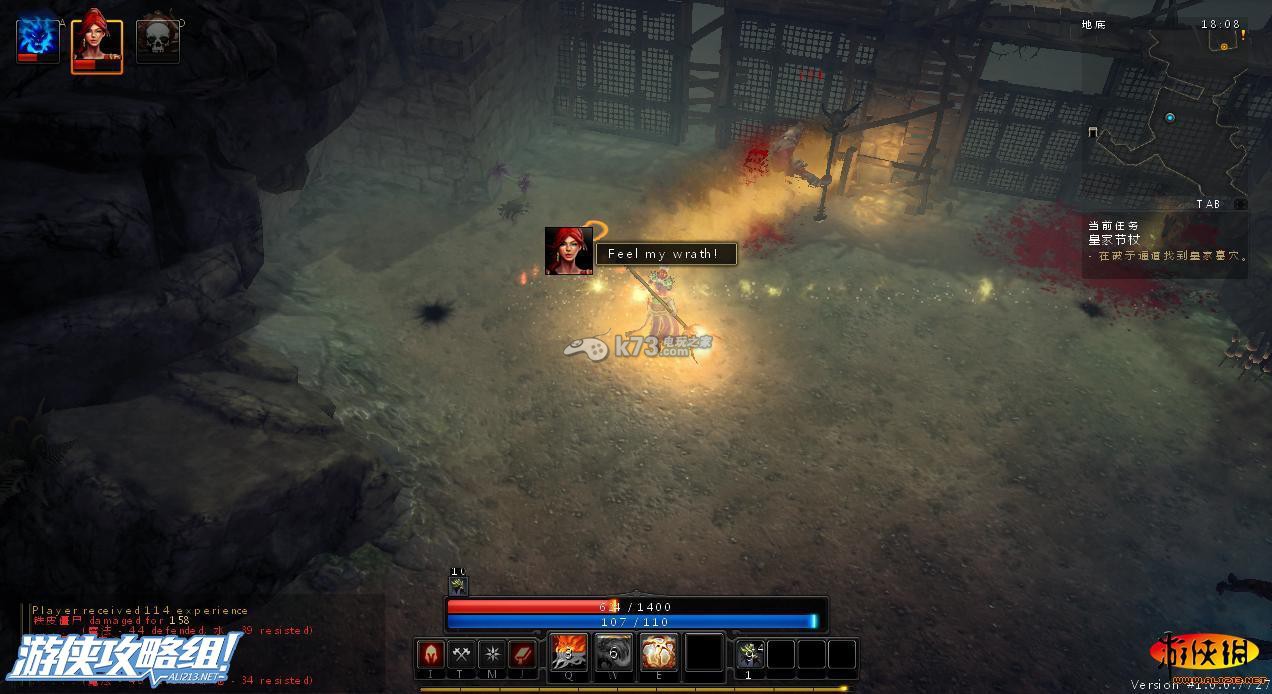Activate the explosion skill on E
Viewport: 1272px width, 694px height.
pyautogui.click(x=659, y=653)
